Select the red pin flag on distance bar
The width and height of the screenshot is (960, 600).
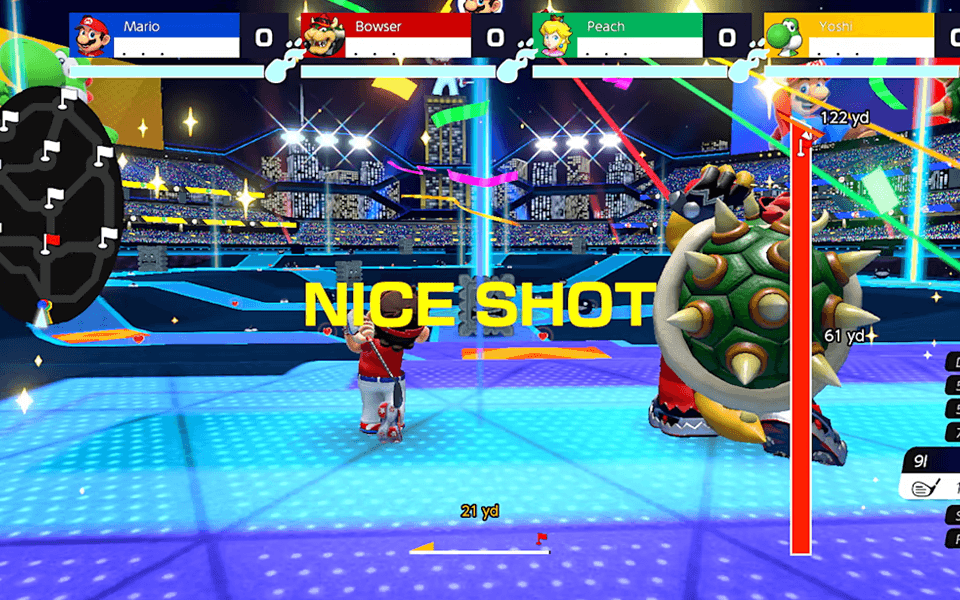point(541,539)
